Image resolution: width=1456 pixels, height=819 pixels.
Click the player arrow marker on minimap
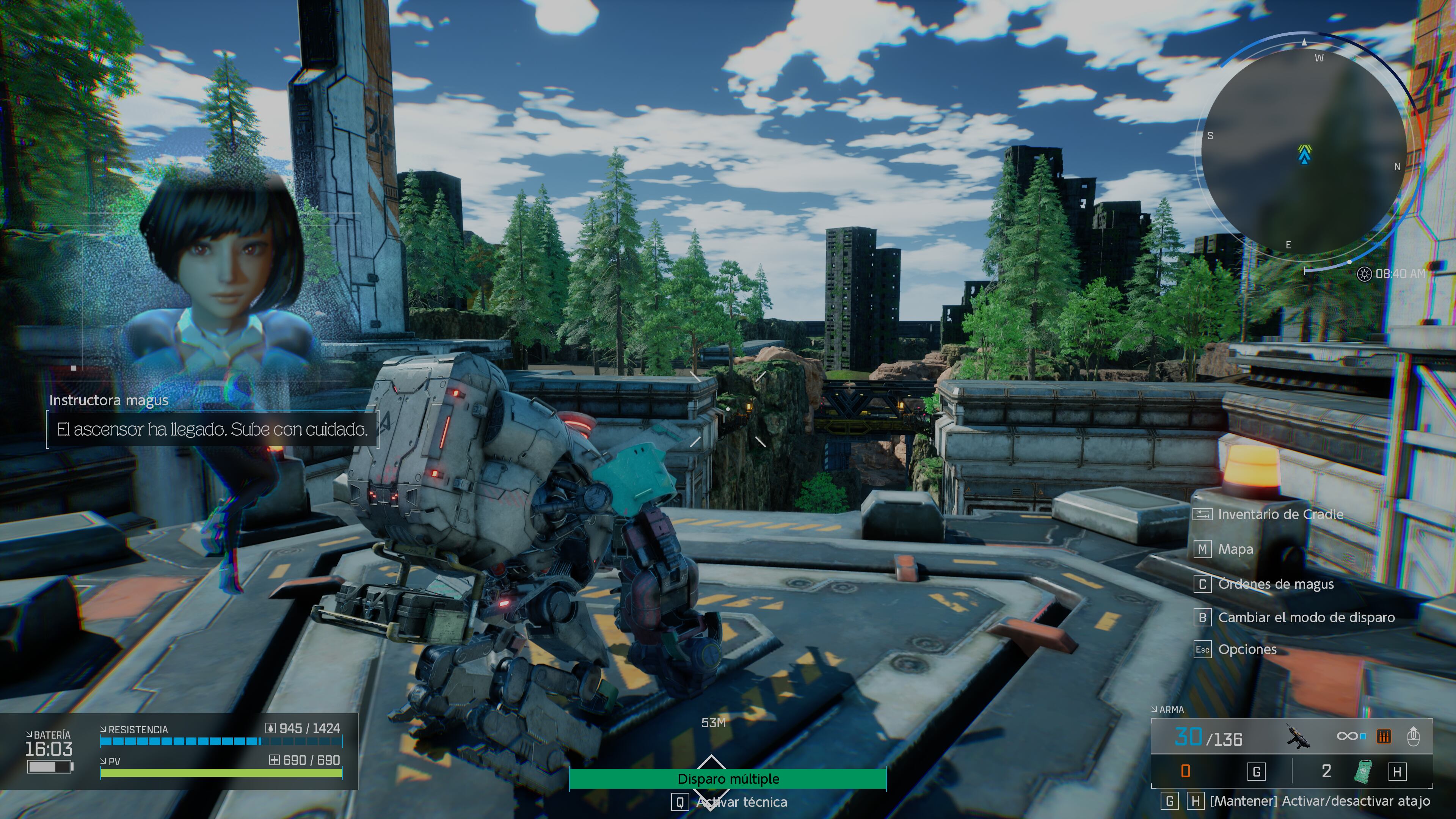pyautogui.click(x=1304, y=154)
